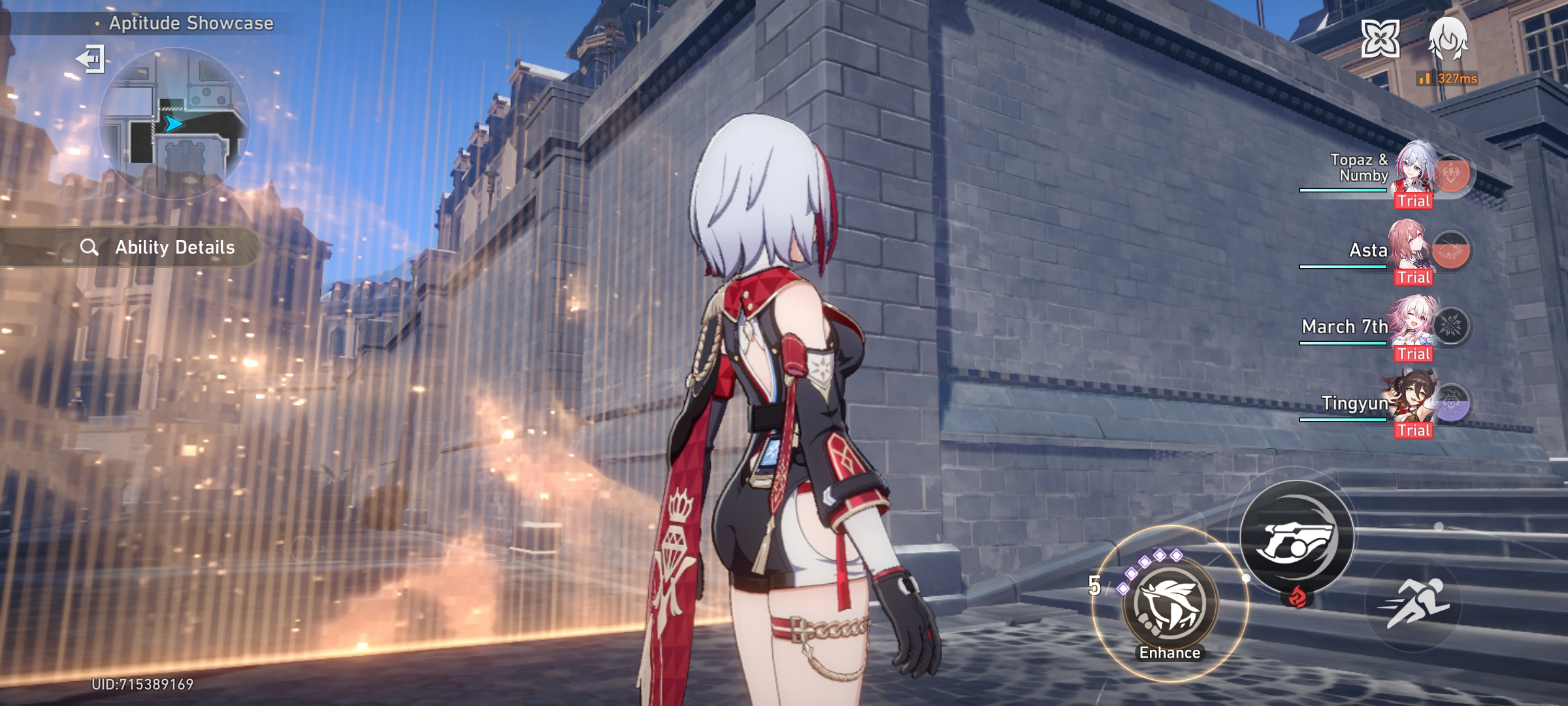Activate the Enhance technique button

[1169, 604]
